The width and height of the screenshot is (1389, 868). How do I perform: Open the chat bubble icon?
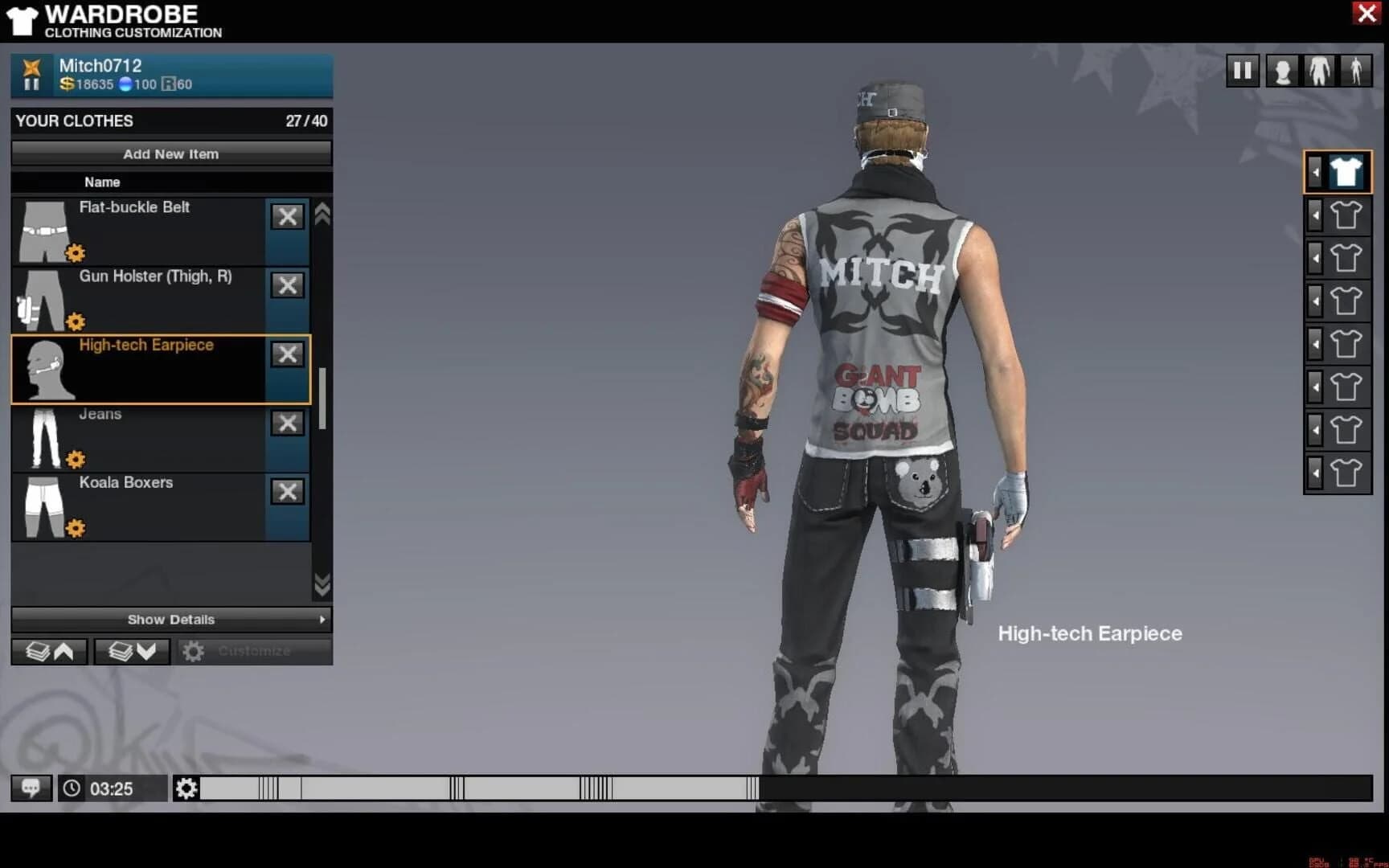click(x=31, y=788)
